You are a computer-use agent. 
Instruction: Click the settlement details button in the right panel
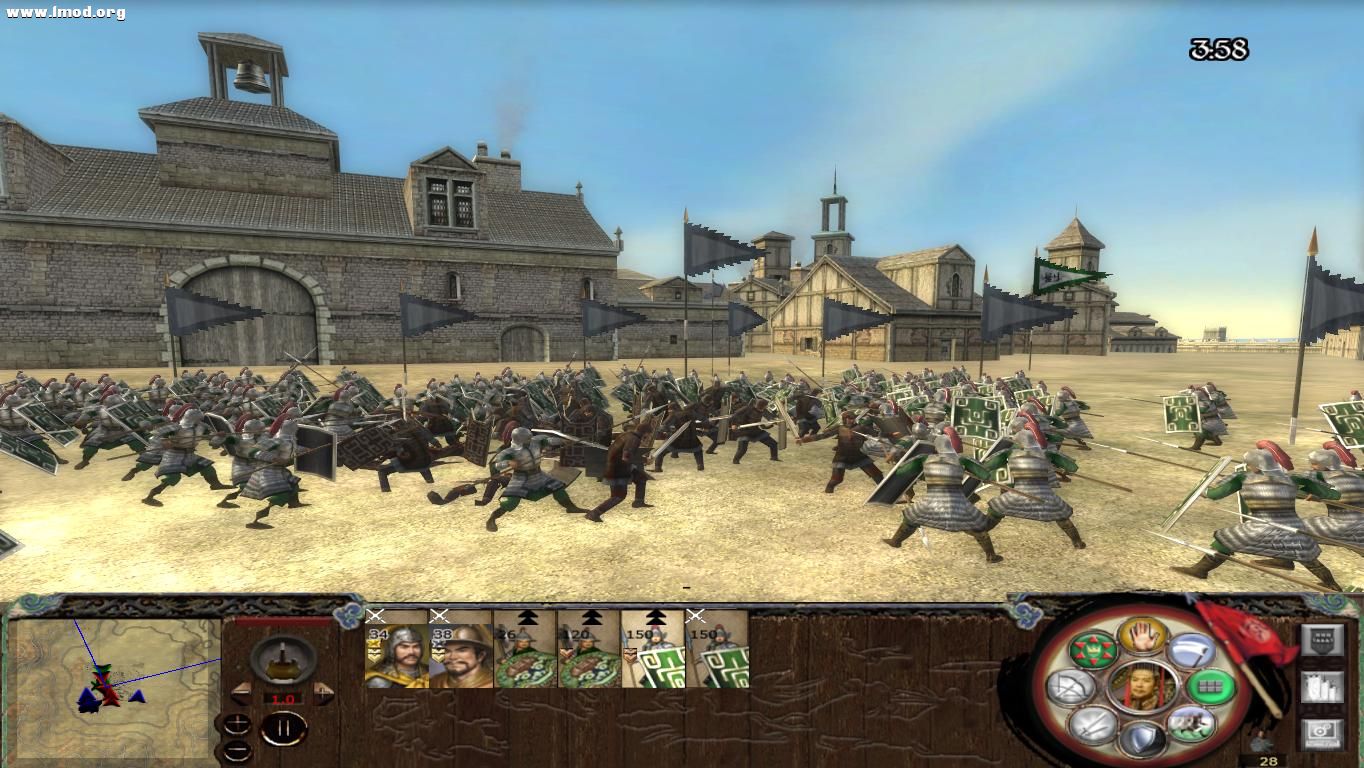pos(1321,686)
